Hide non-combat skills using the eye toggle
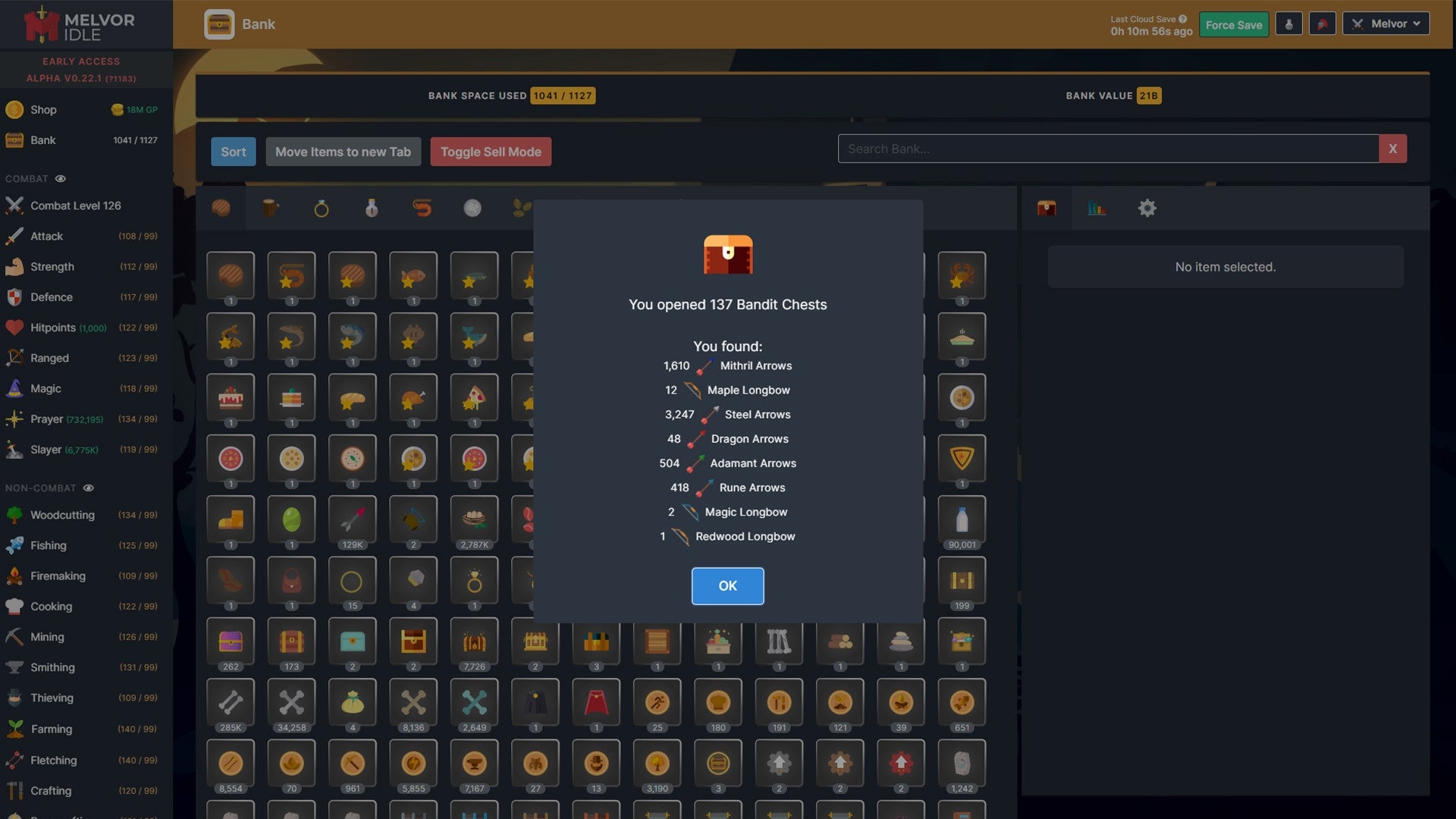Screen dimensions: 1456x819 pyautogui.click(x=89, y=488)
